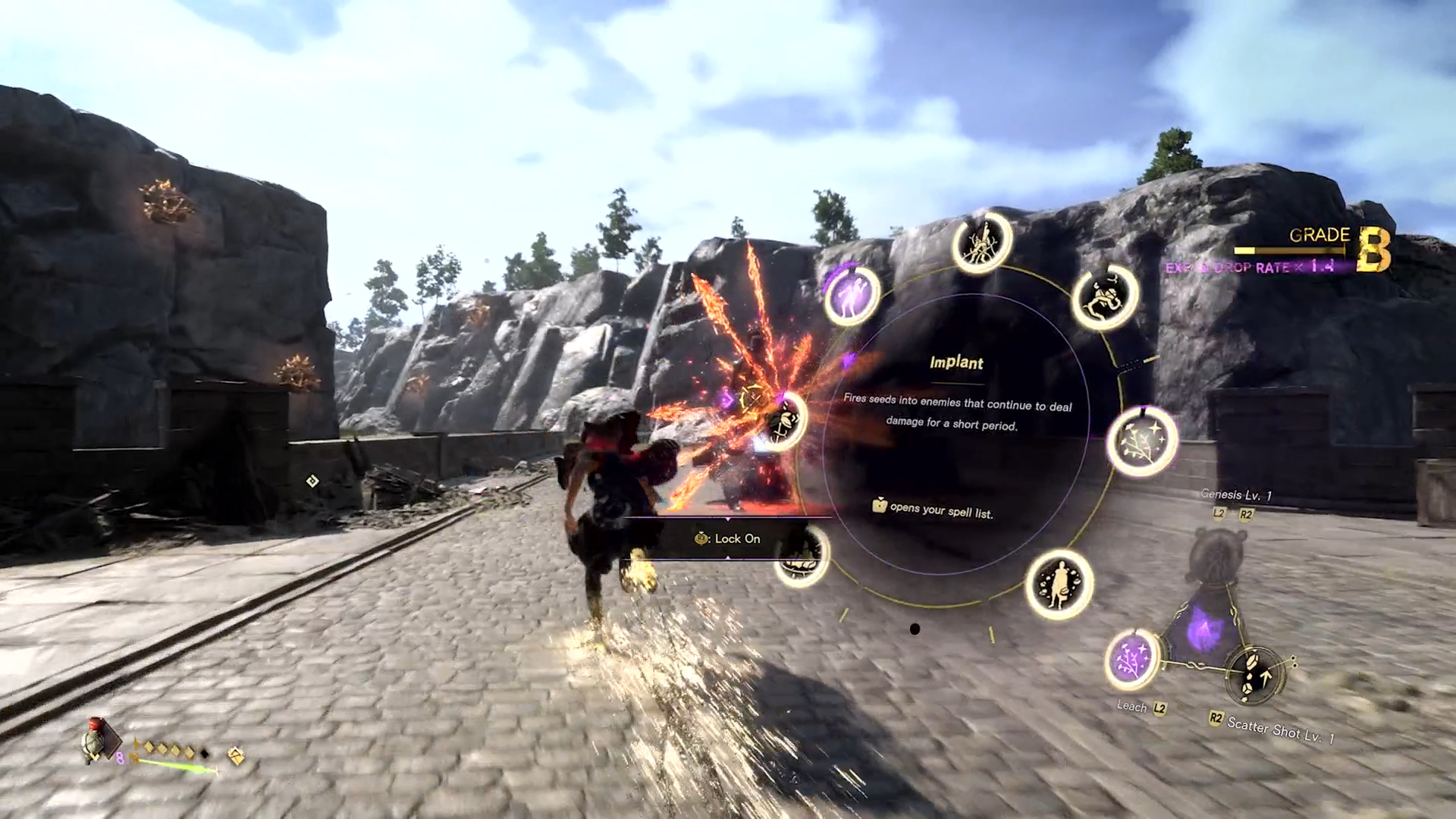This screenshot has height=819, width=1456.
Task: Pick the crouching figure with vine spell
Action: click(x=1105, y=297)
